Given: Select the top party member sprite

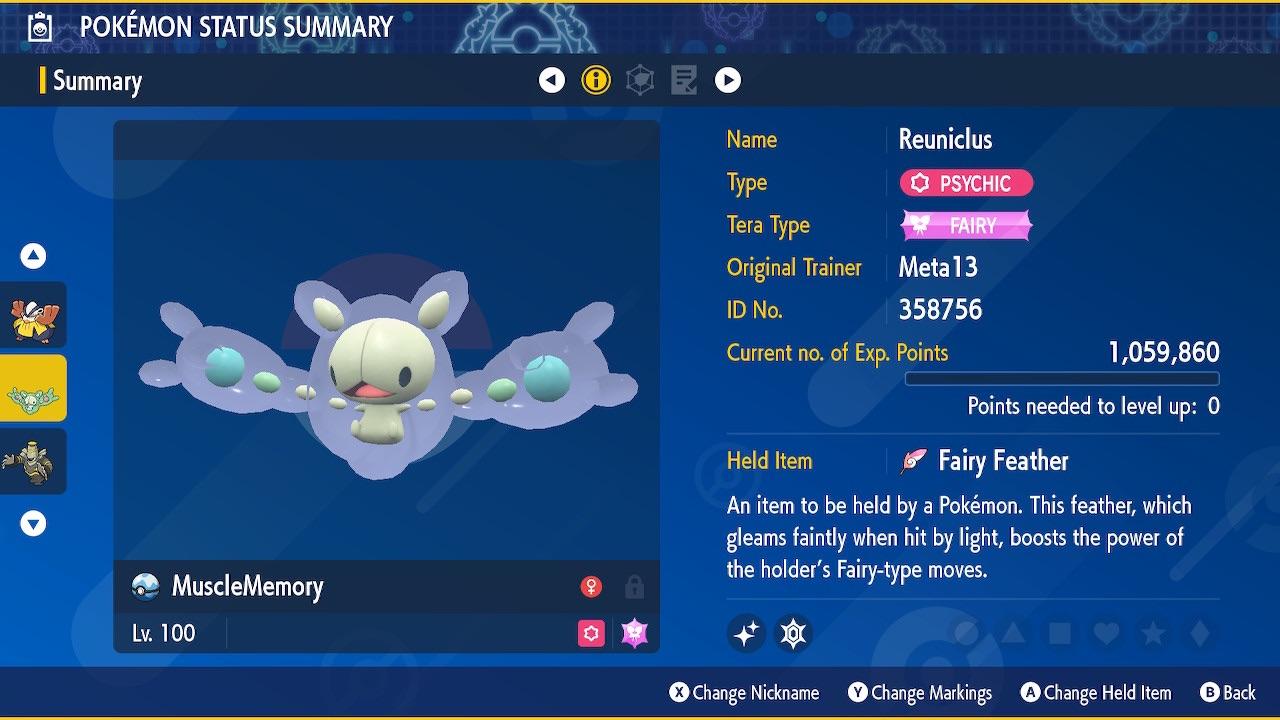Looking at the screenshot, I should [34, 315].
